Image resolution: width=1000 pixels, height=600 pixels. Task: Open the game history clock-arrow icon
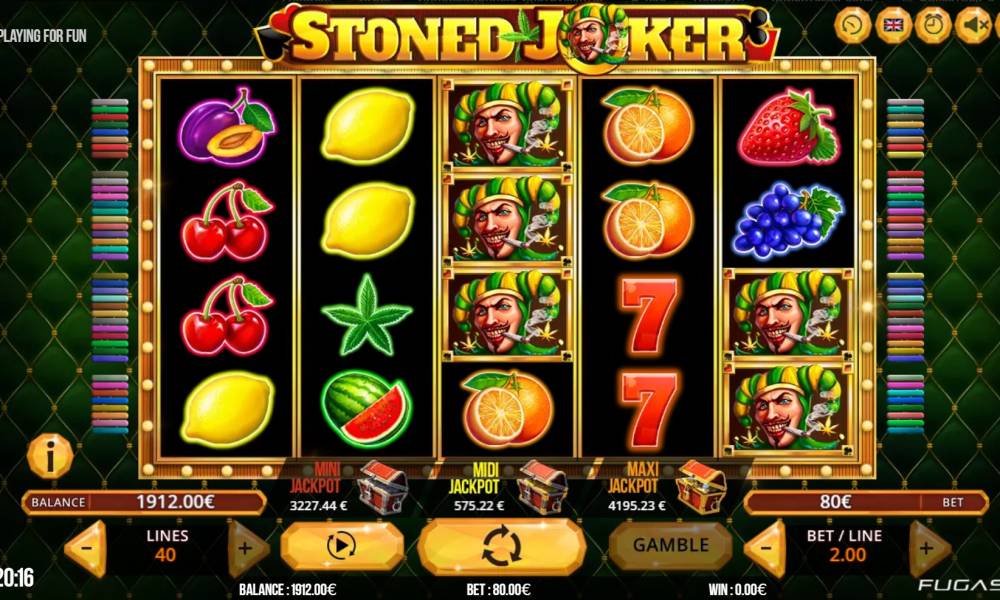pos(853,23)
